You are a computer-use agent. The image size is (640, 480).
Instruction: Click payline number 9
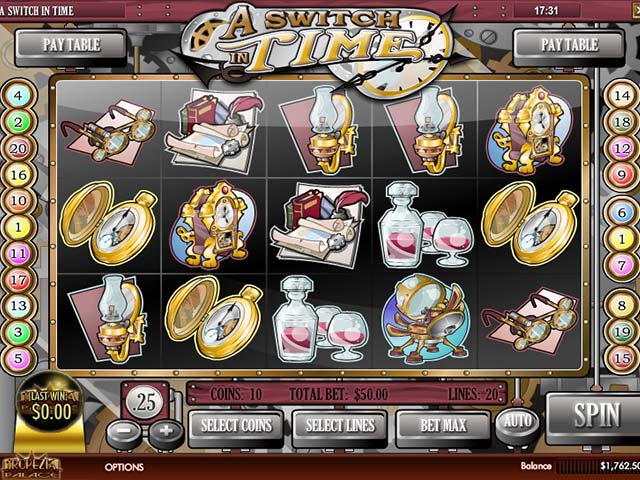621,174
